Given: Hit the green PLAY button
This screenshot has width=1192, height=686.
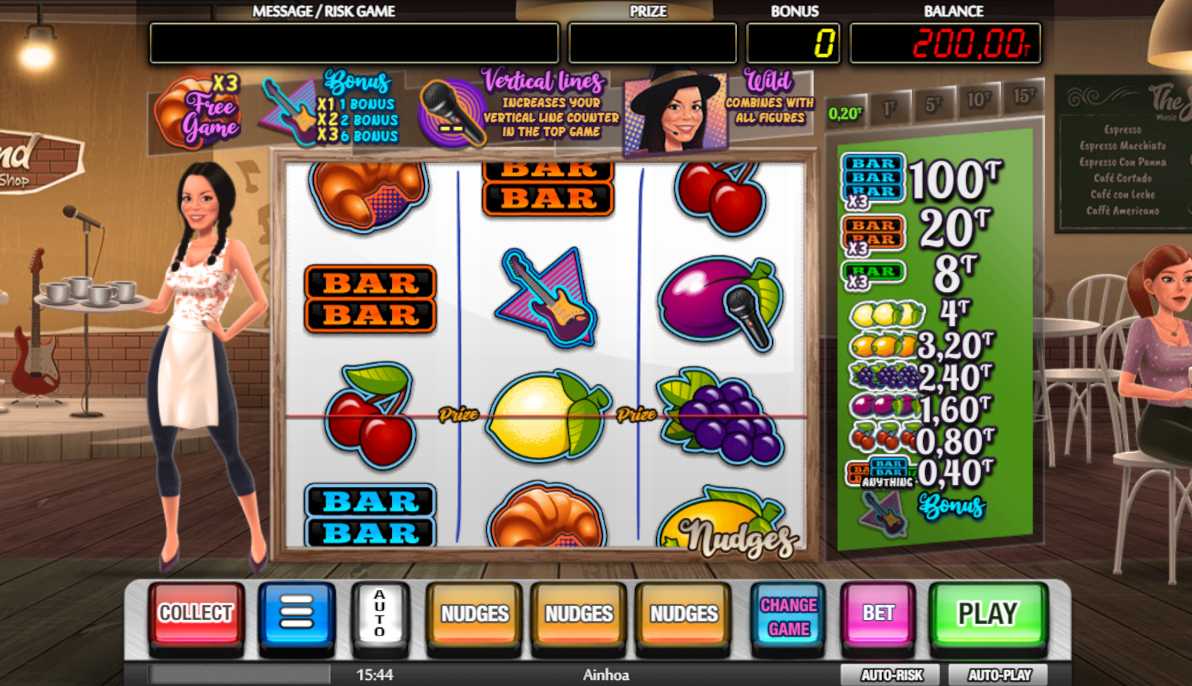Looking at the screenshot, I should 987,614.
